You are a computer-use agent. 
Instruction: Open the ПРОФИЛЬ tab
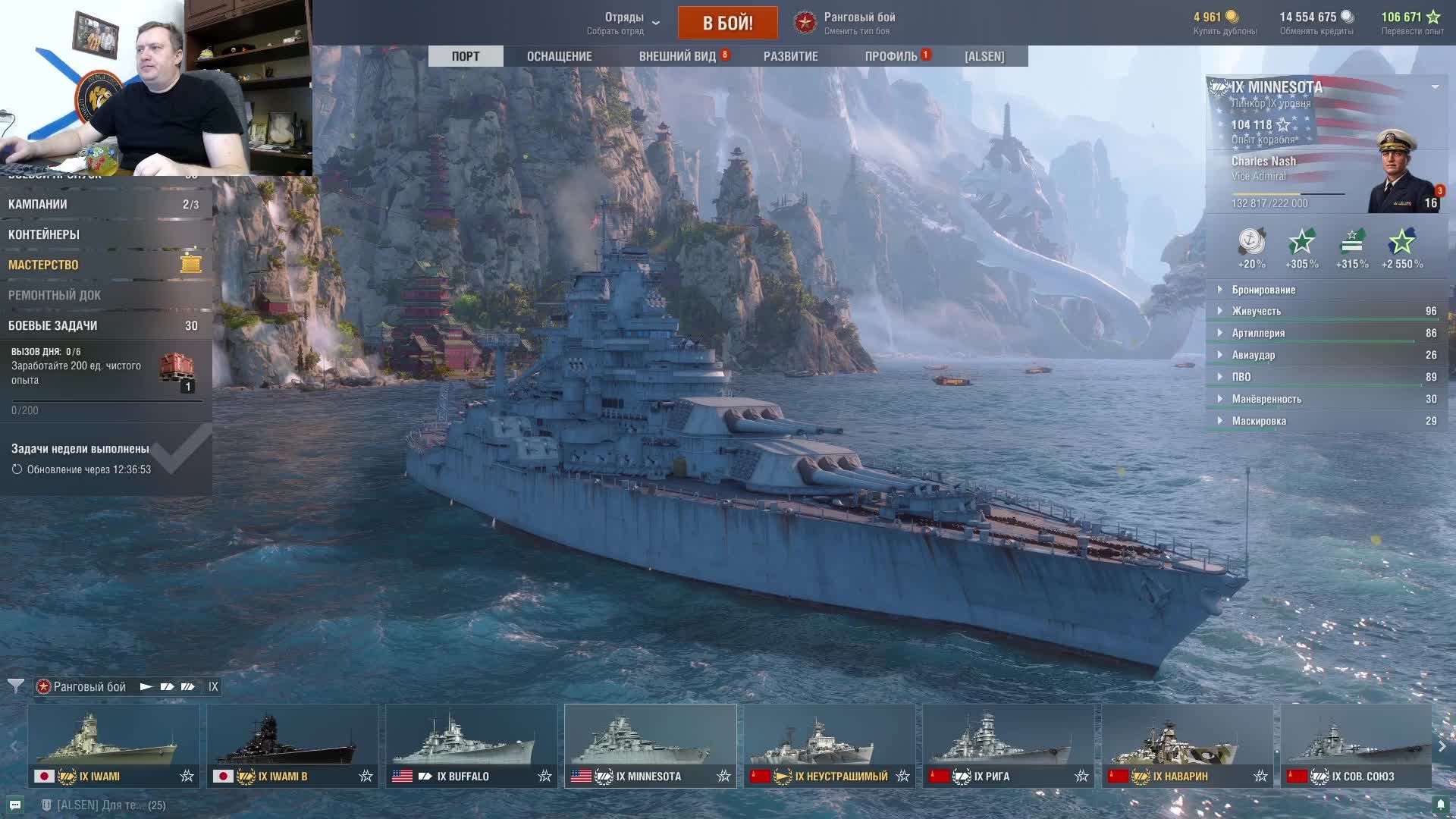tap(891, 56)
